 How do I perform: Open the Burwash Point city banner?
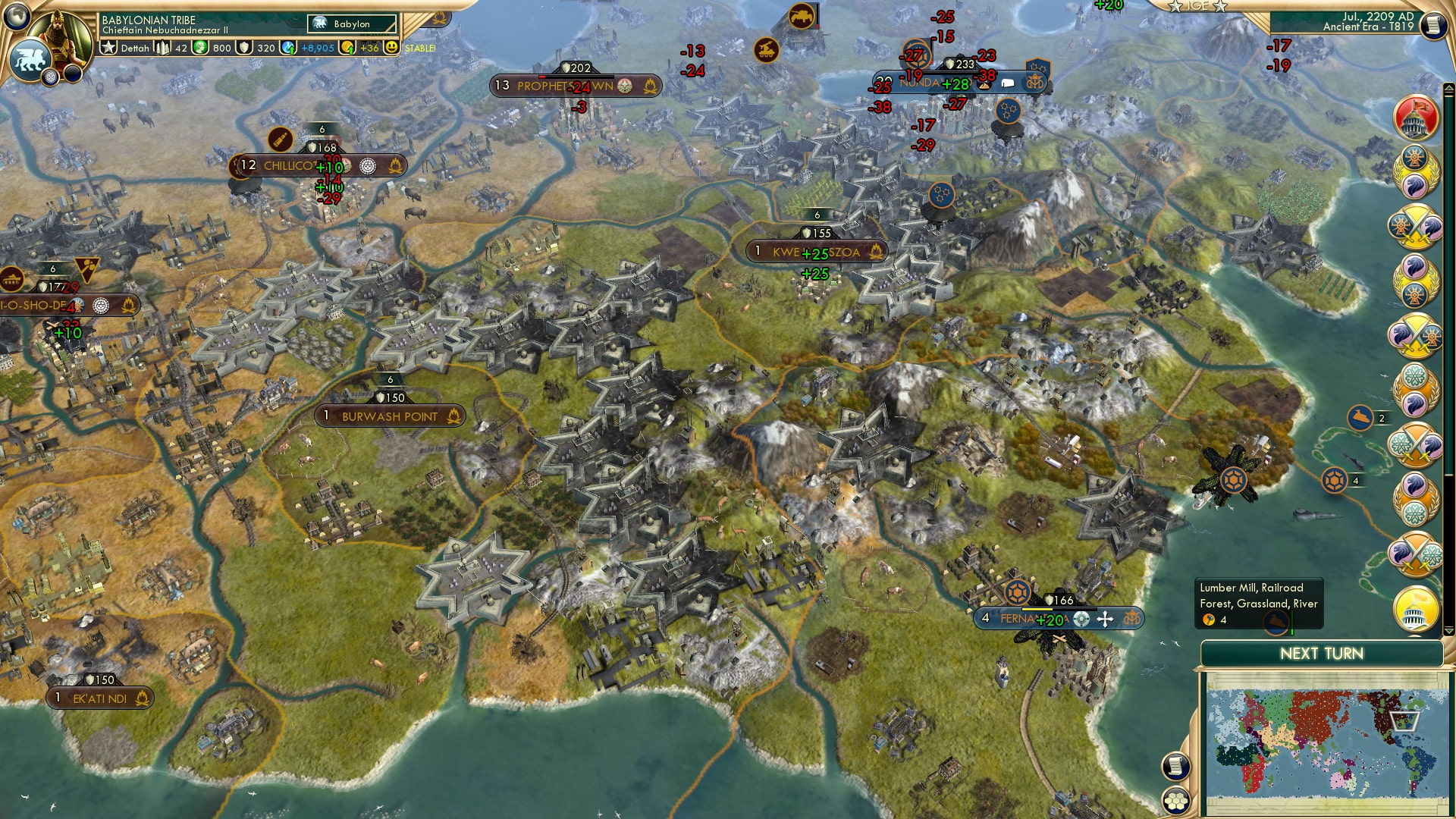[389, 416]
